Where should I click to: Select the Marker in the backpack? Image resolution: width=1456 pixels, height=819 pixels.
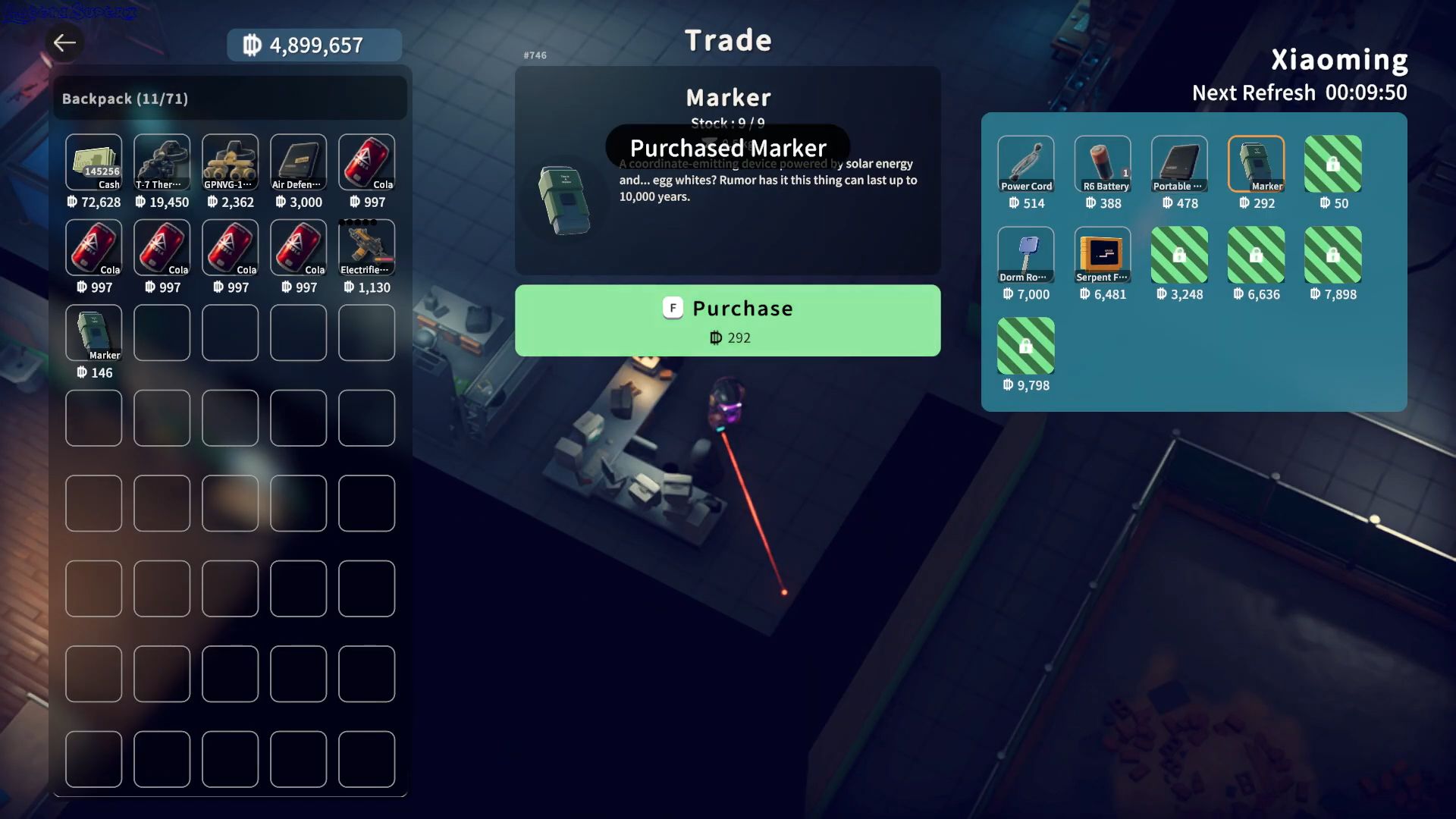point(93,333)
